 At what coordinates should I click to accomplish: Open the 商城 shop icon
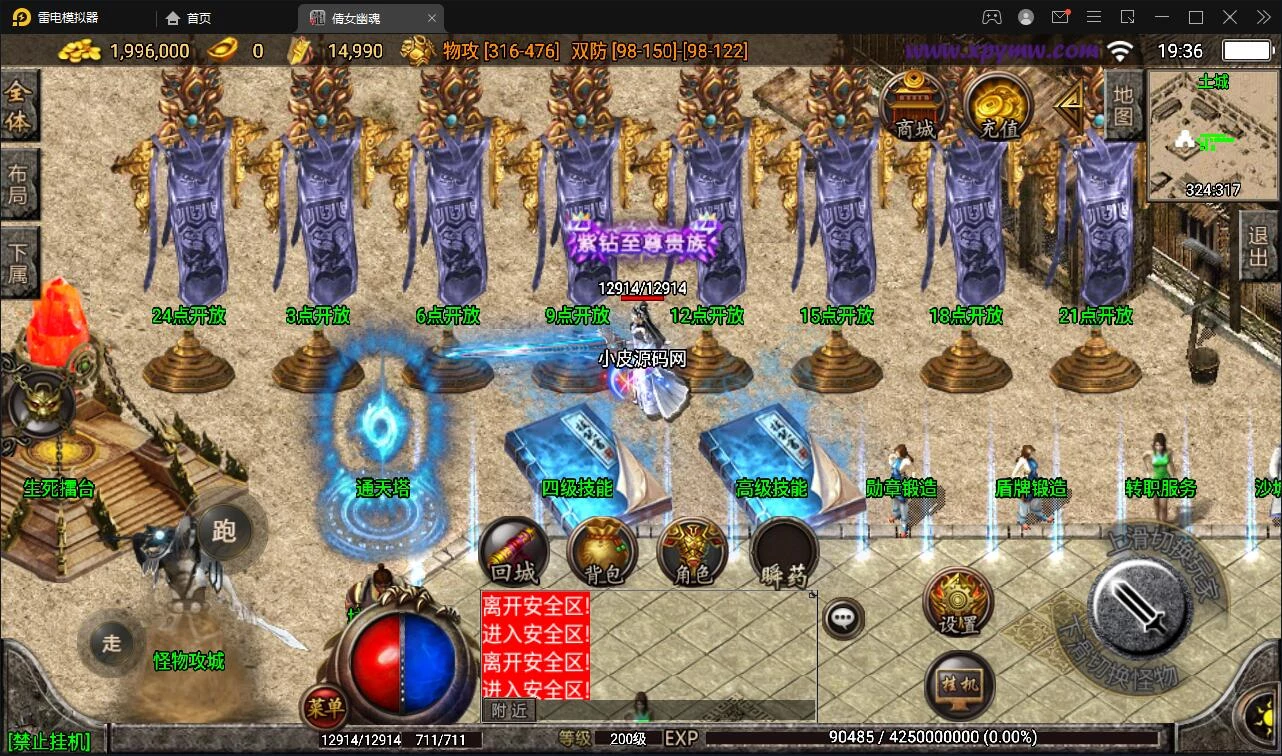(x=914, y=106)
